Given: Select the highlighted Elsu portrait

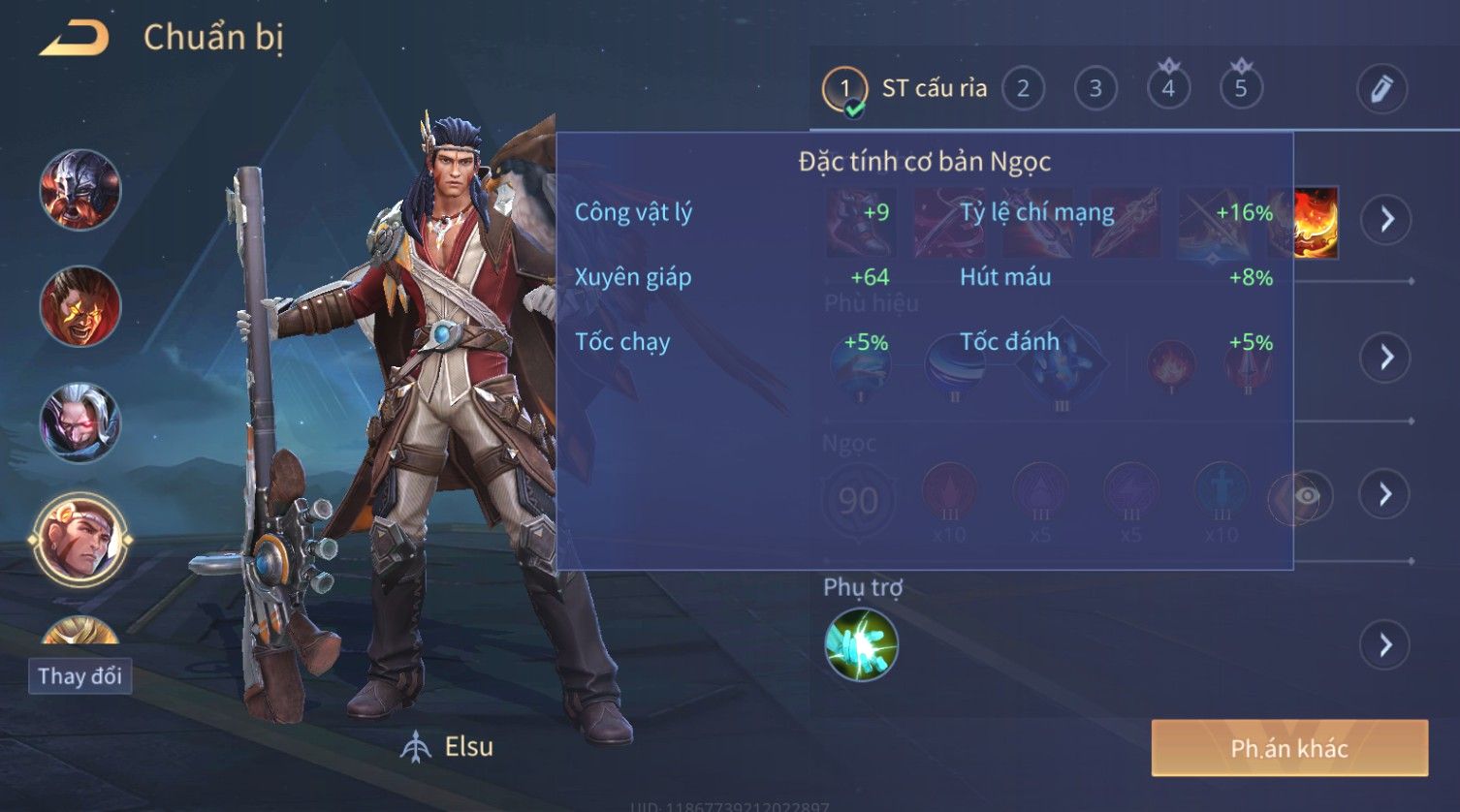Looking at the screenshot, I should click(x=79, y=541).
